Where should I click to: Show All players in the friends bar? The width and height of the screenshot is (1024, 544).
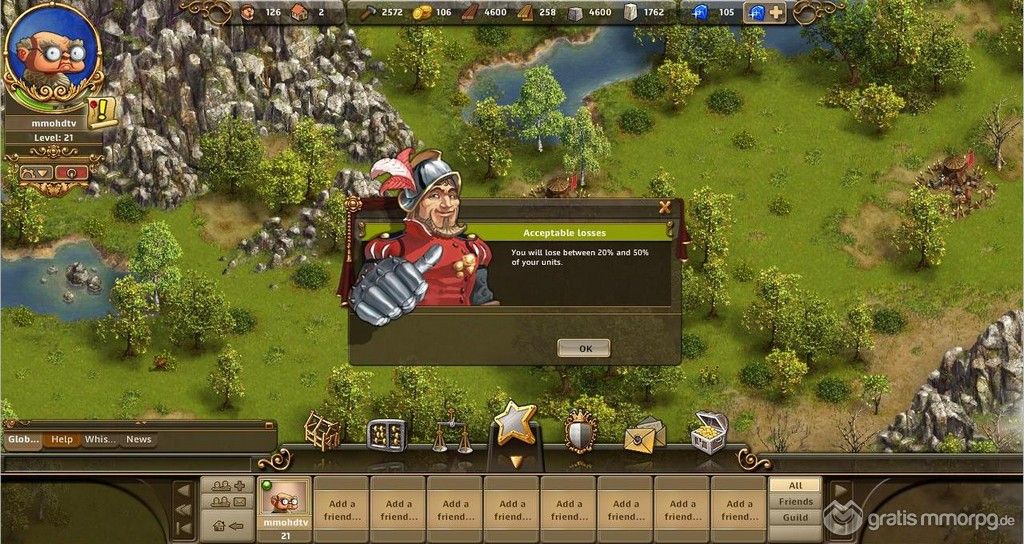[x=796, y=485]
